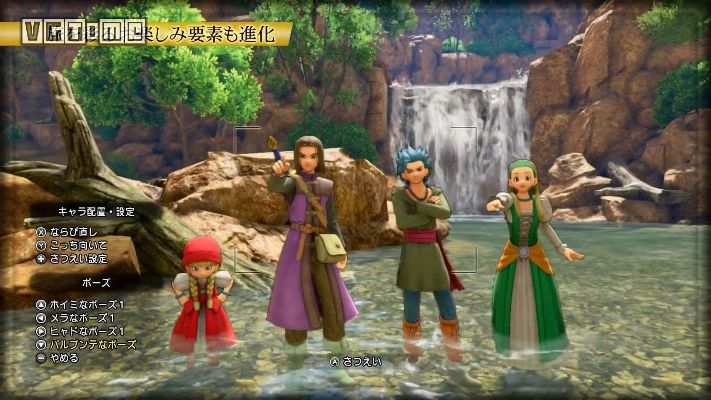This screenshot has height=400, width=711.
Task: Pick the パルプンテなポーズ pose
Action: pyautogui.click(x=92, y=343)
